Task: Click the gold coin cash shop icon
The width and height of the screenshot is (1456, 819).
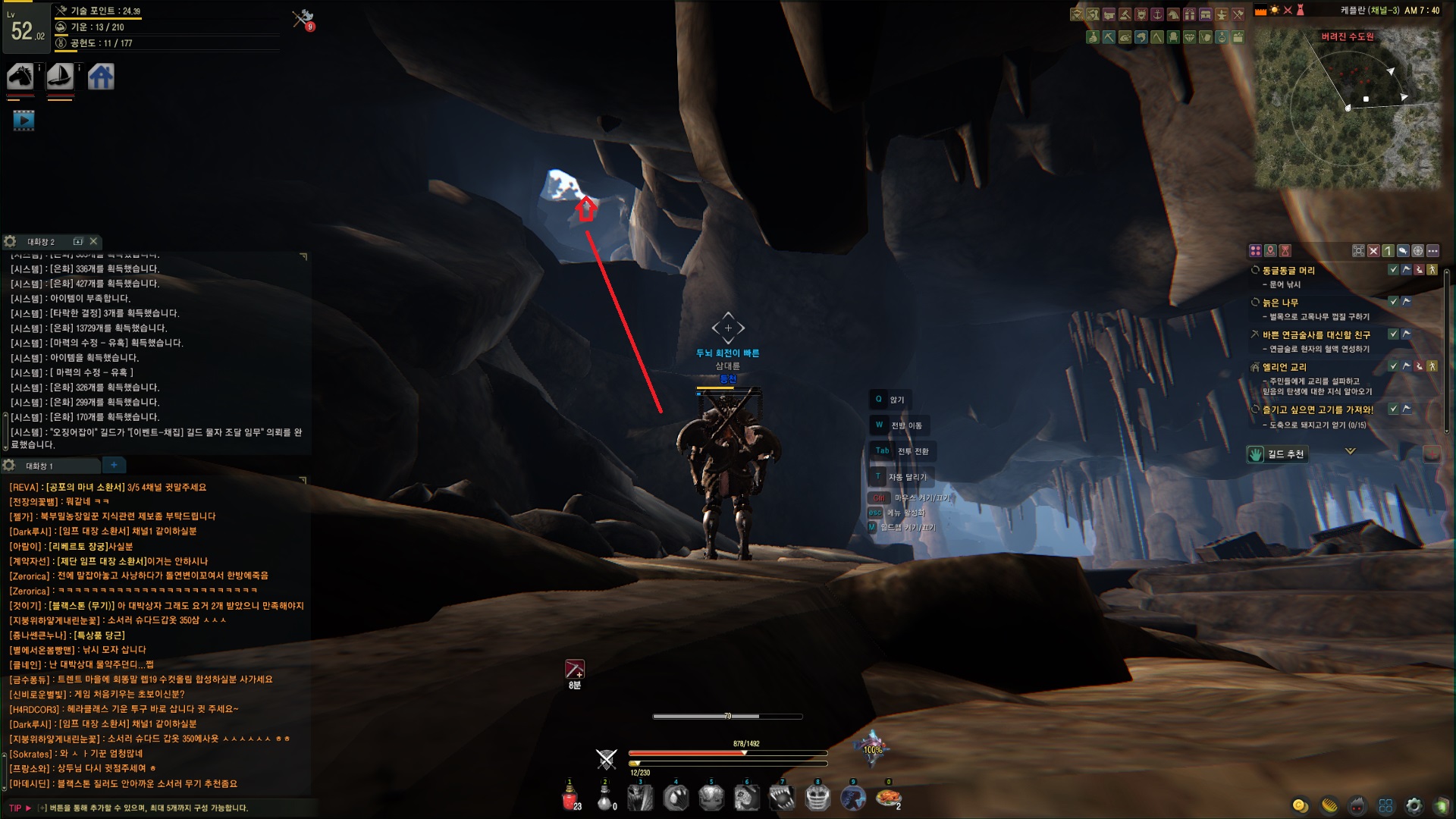Action: [1300, 805]
